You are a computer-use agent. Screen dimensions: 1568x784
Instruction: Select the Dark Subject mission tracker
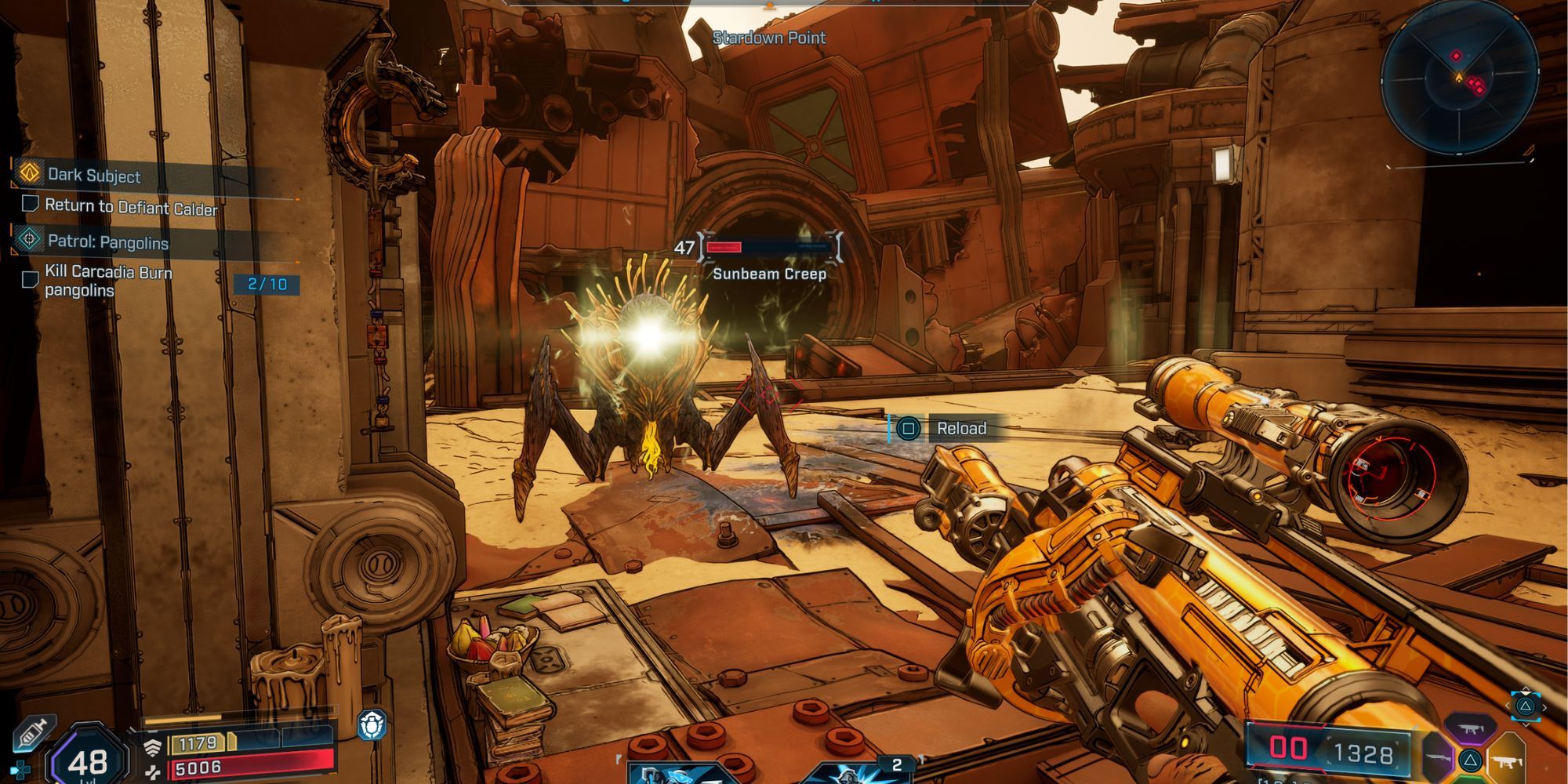point(94,175)
